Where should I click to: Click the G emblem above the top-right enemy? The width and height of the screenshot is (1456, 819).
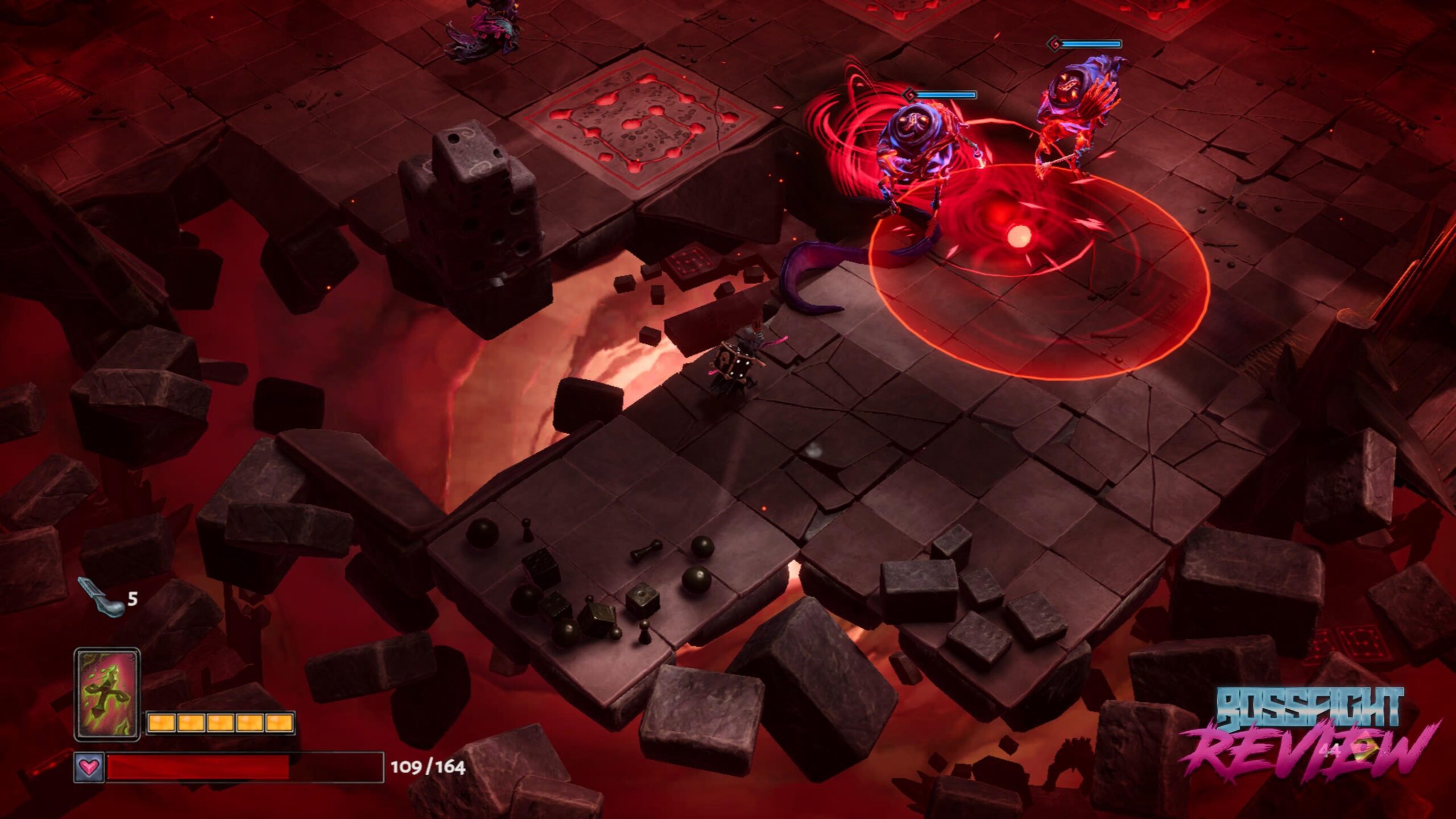click(1055, 43)
